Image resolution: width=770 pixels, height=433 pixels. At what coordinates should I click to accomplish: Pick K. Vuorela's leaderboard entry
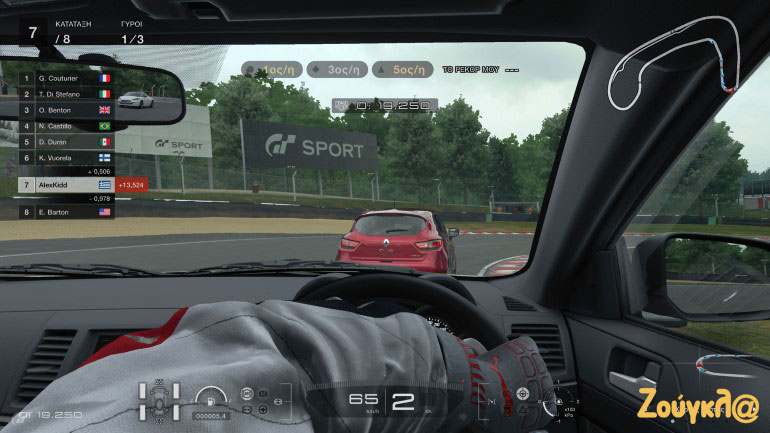pyautogui.click(x=60, y=158)
